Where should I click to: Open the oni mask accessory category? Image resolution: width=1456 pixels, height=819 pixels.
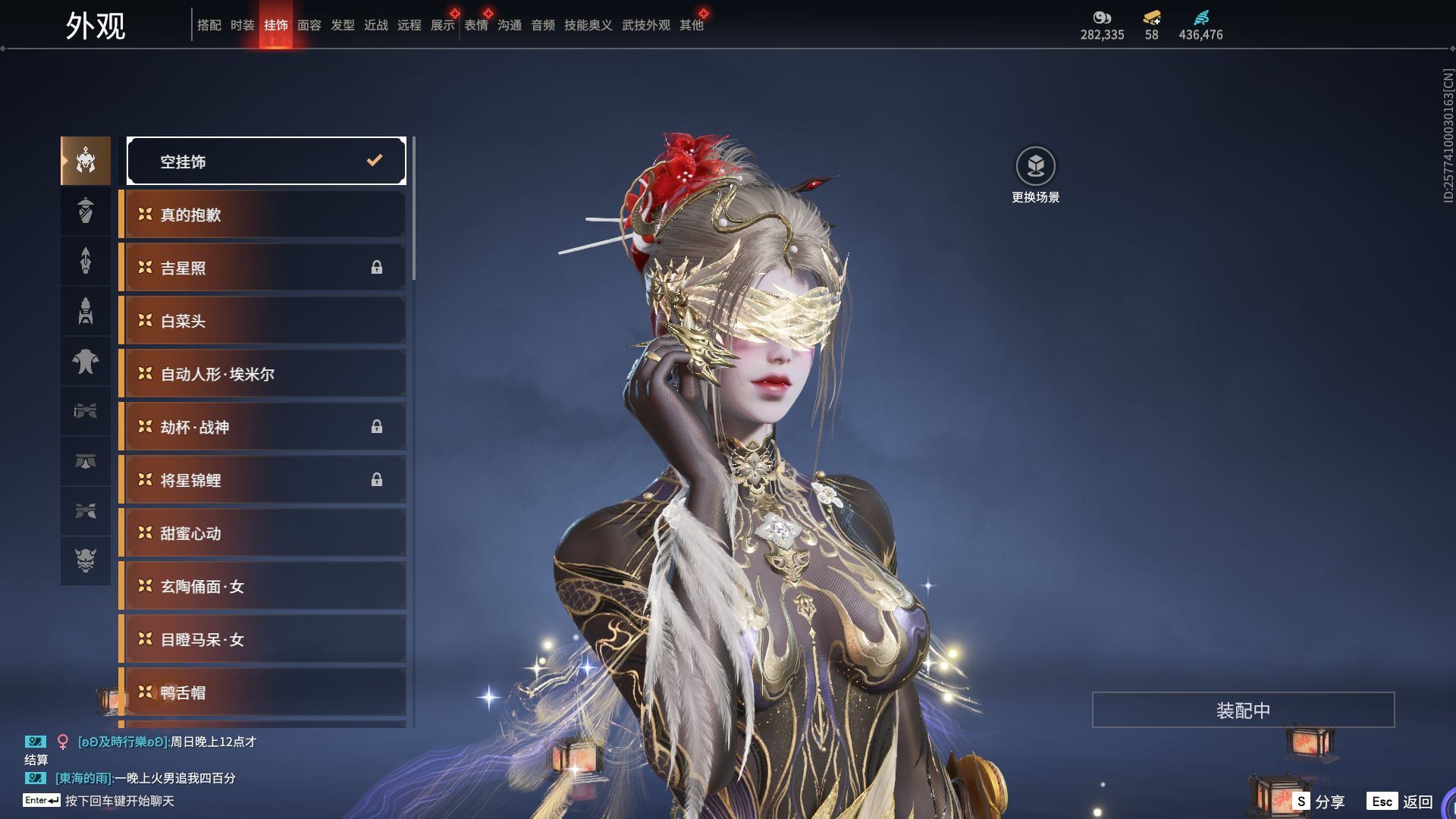click(86, 560)
